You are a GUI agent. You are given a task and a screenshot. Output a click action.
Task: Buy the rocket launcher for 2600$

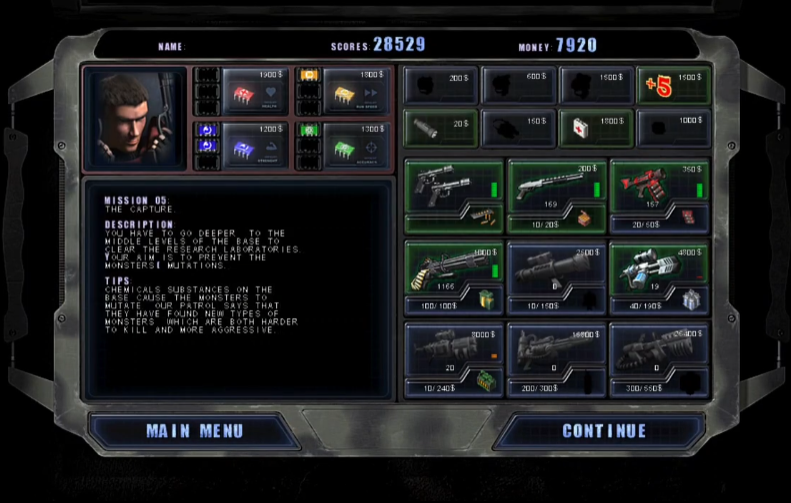[x=557, y=266]
